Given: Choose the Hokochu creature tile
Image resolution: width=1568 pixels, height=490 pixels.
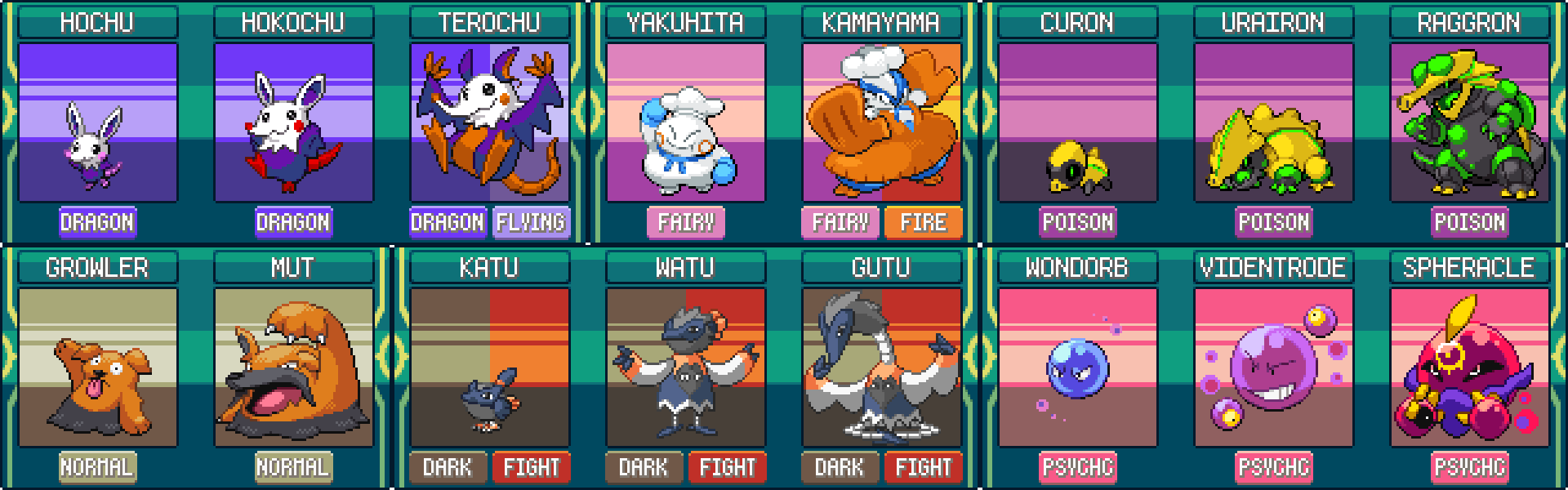Looking at the screenshot, I should tap(293, 122).
